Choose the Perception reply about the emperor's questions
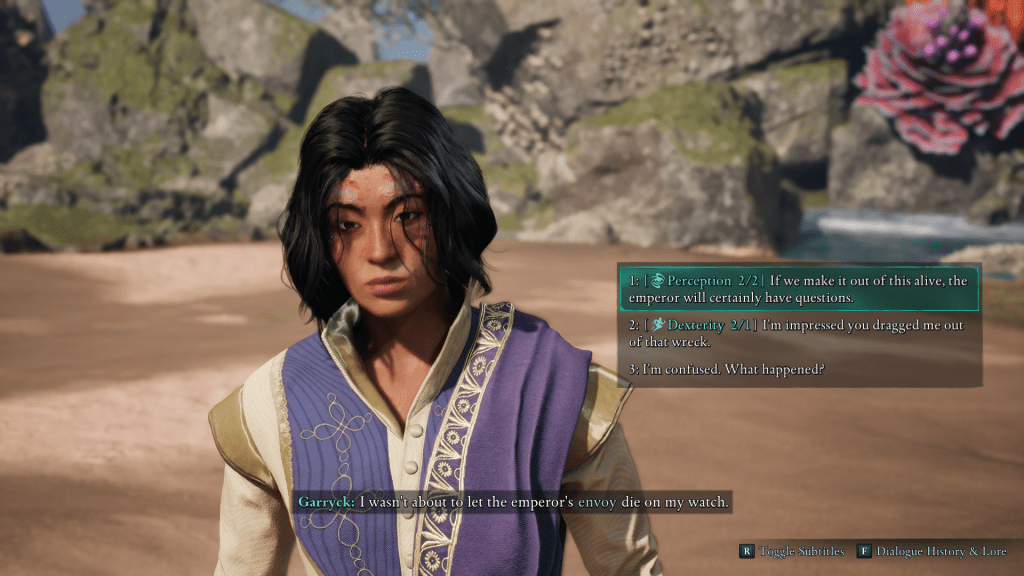The height and width of the screenshot is (576, 1024). click(x=798, y=288)
